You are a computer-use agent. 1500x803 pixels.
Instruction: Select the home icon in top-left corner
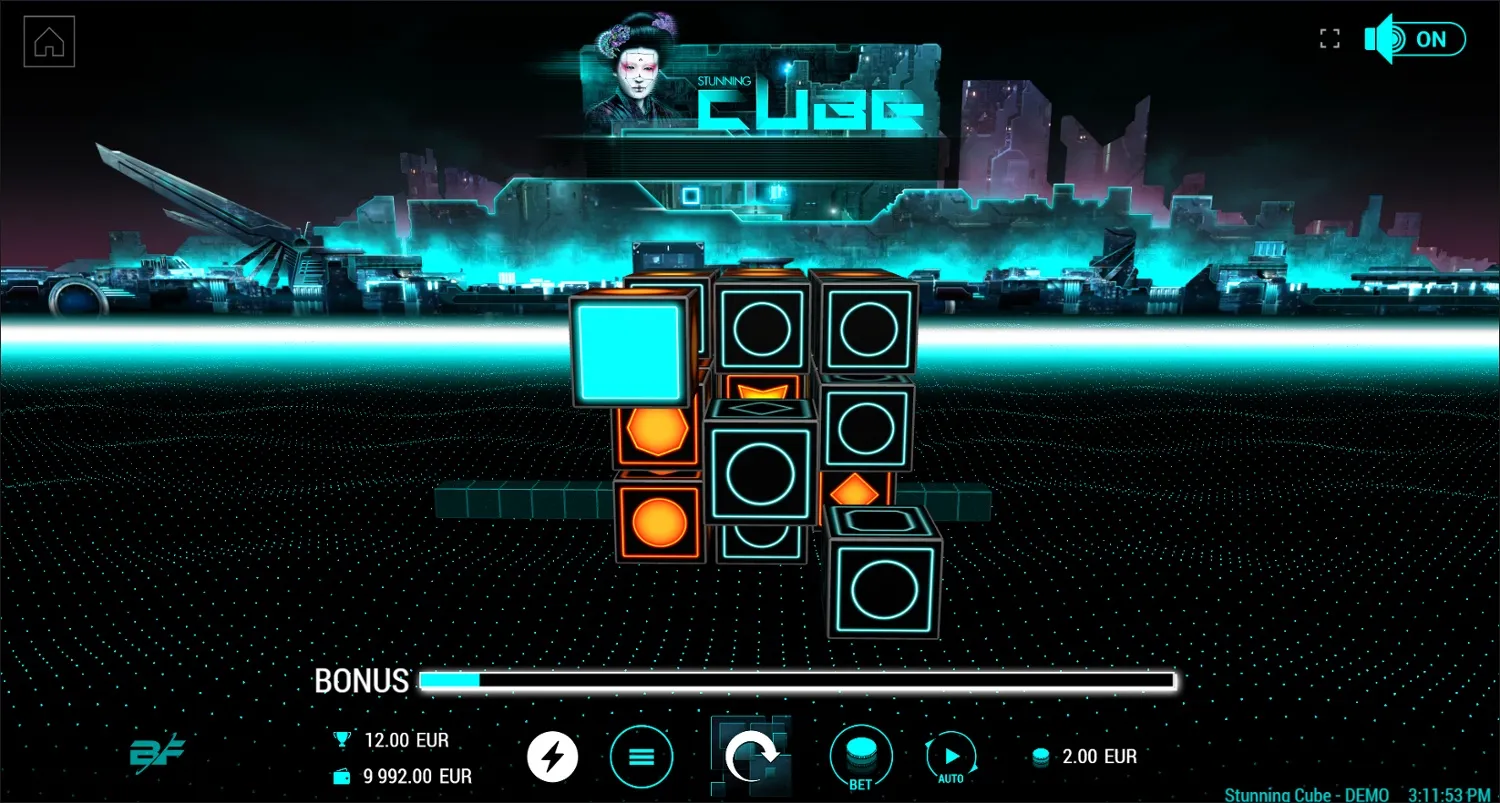[x=49, y=40]
